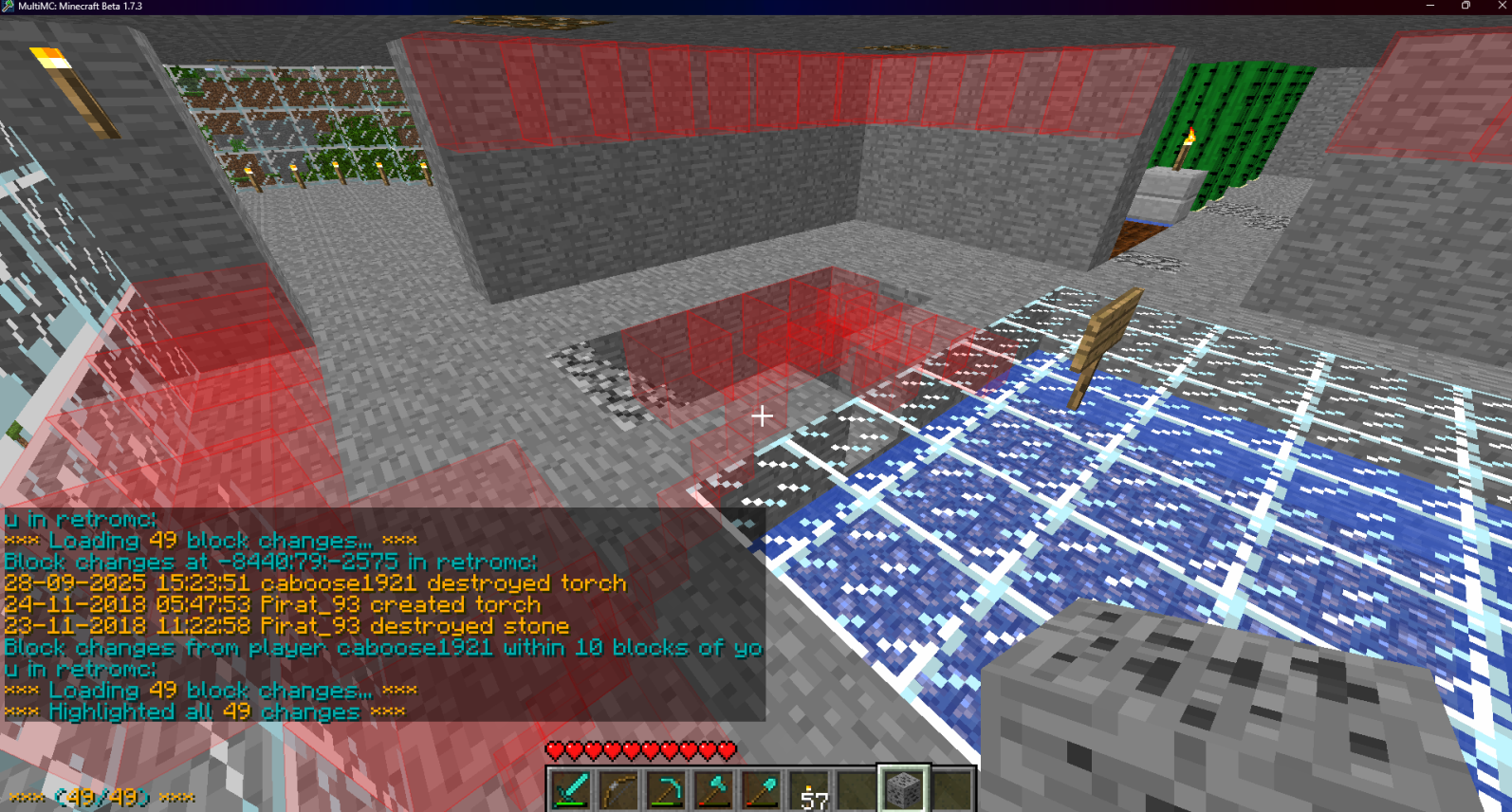Minimize the MultiMC game window
Viewport: 1512px width, 812px height.
pos(1429,6)
